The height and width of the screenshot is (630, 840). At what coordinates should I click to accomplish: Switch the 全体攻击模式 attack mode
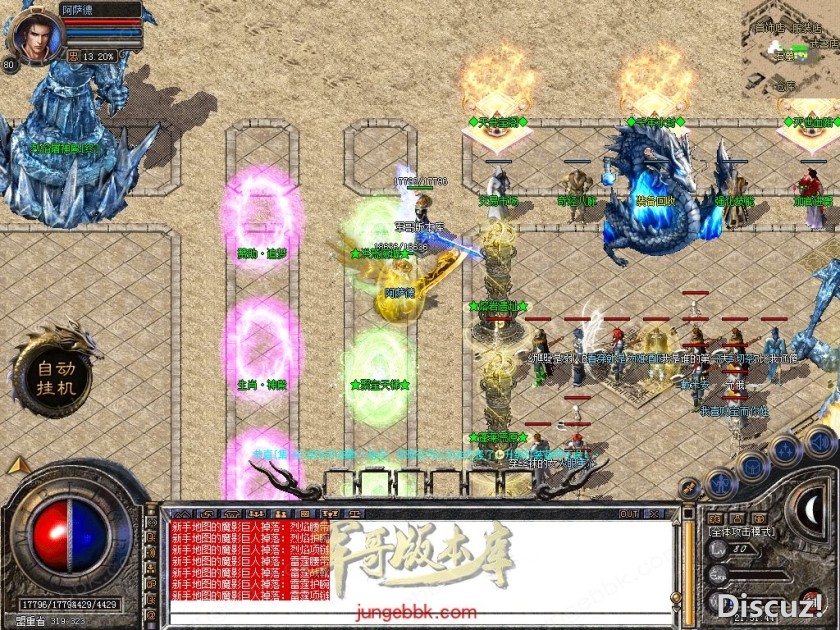click(x=742, y=531)
